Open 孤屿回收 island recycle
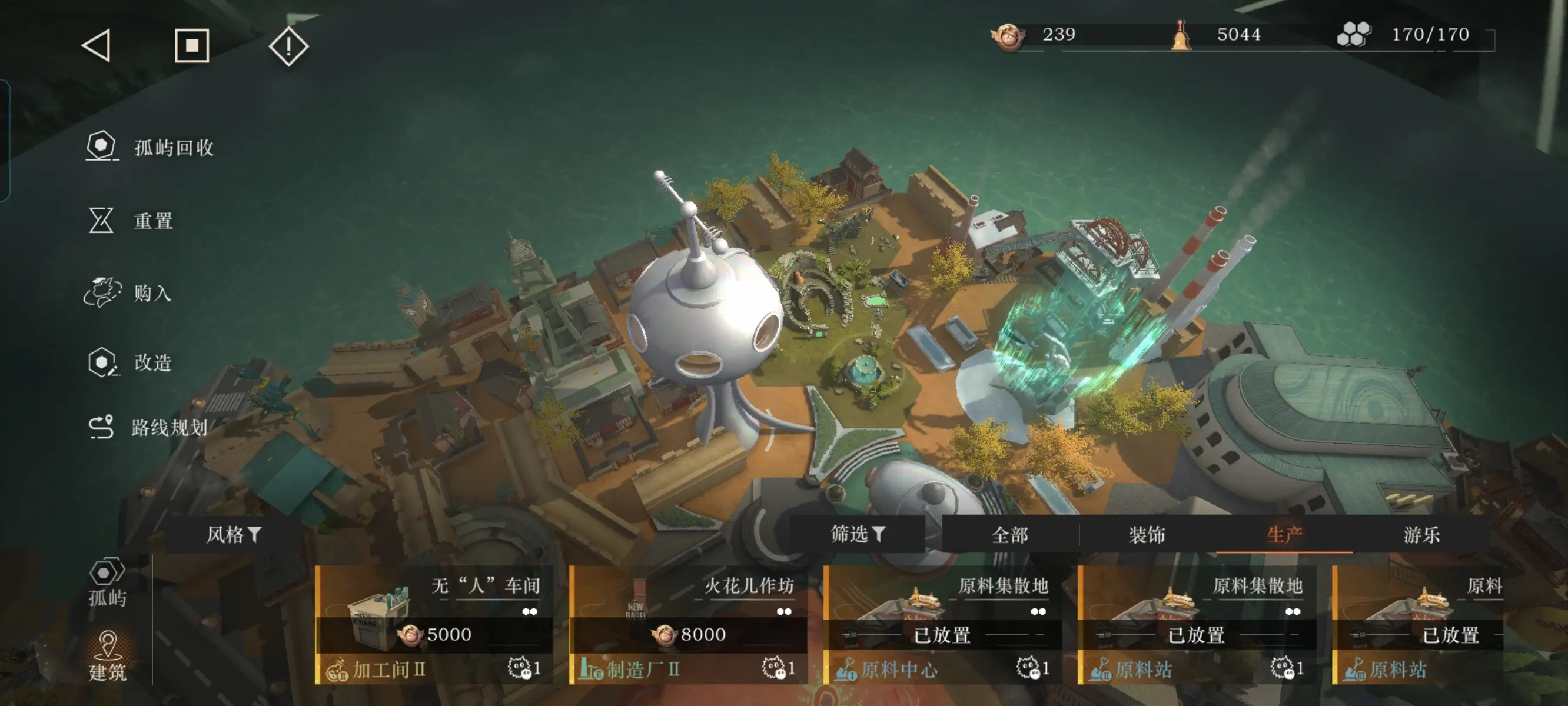The height and width of the screenshot is (706, 1568). 150,147
